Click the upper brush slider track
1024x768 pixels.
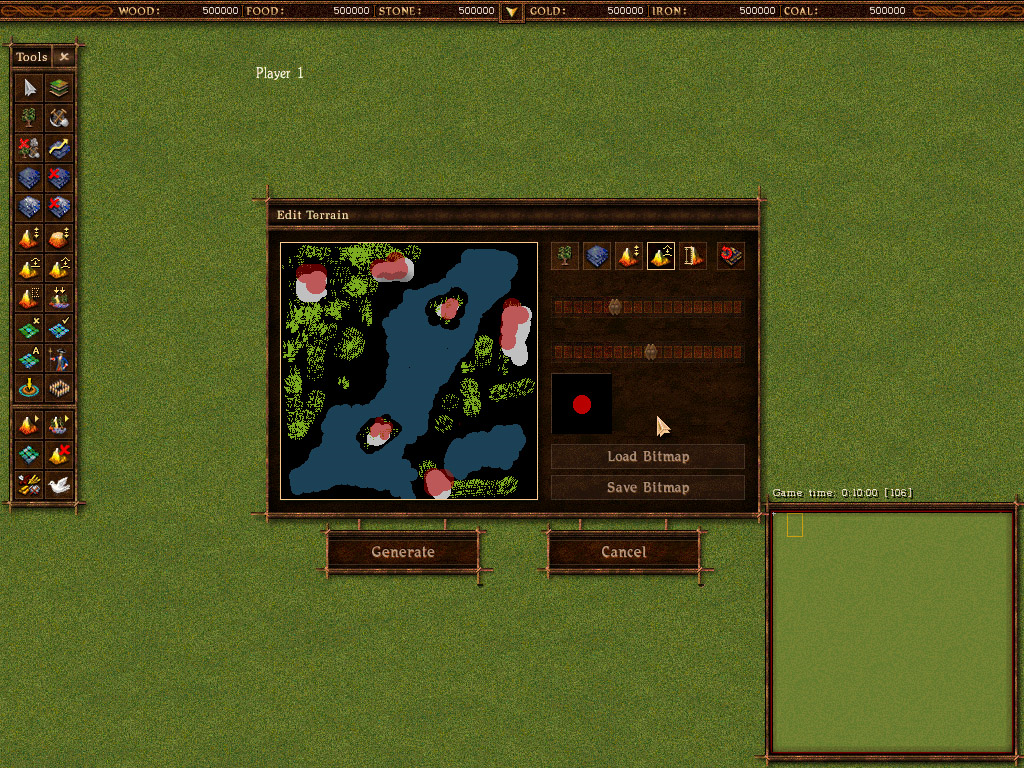tap(648, 307)
